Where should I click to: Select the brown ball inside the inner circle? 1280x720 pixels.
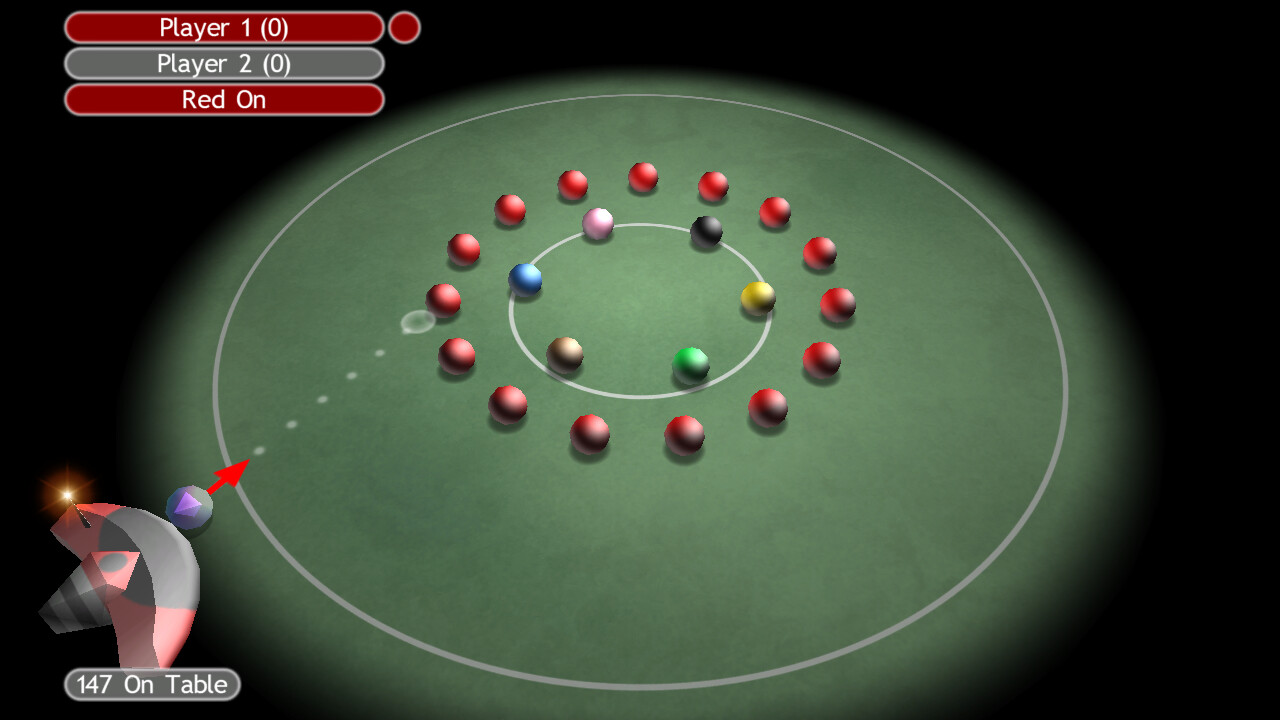[565, 352]
